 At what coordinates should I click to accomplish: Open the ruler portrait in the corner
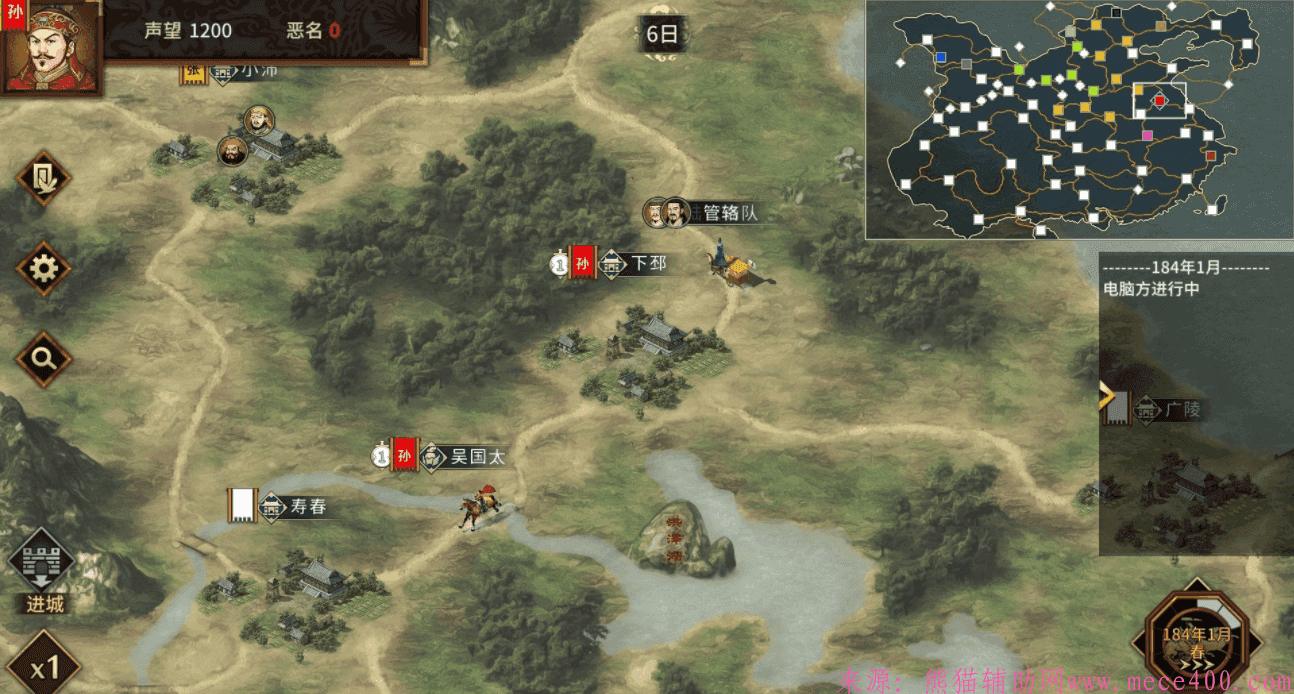pos(48,46)
